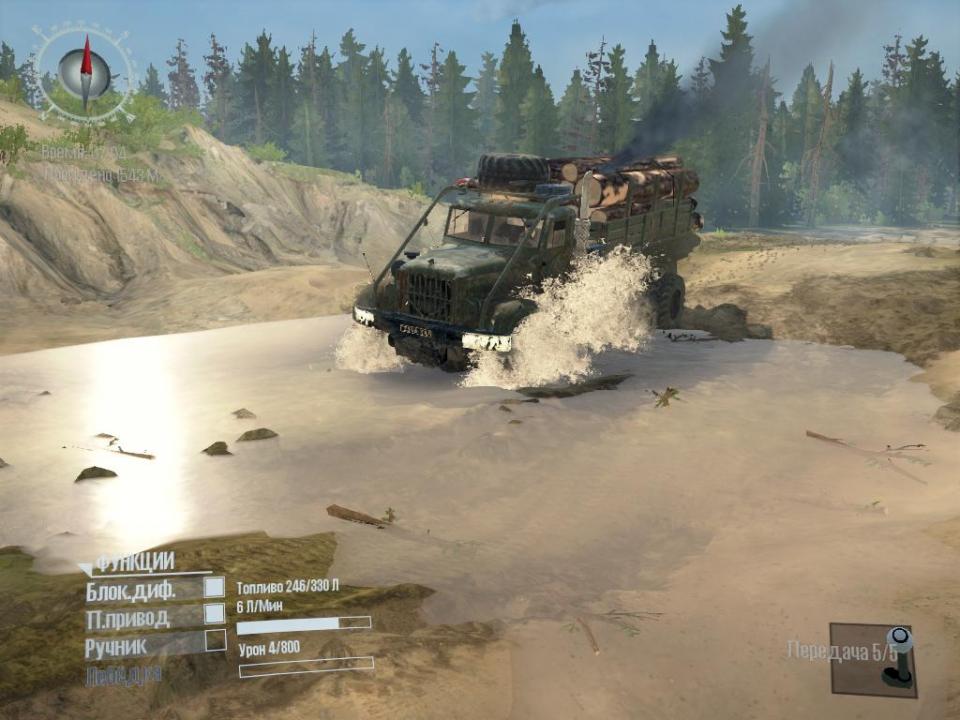
Task: Select the Лебедка winch function
Action: (x=123, y=675)
